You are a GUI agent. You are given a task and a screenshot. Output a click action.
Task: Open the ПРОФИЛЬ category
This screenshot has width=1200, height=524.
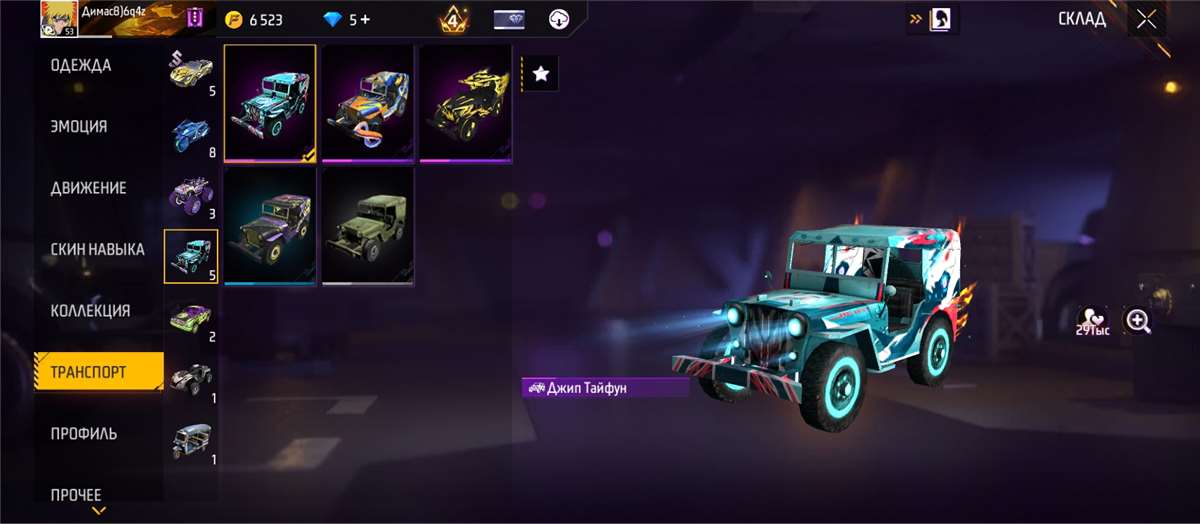[x=85, y=434]
